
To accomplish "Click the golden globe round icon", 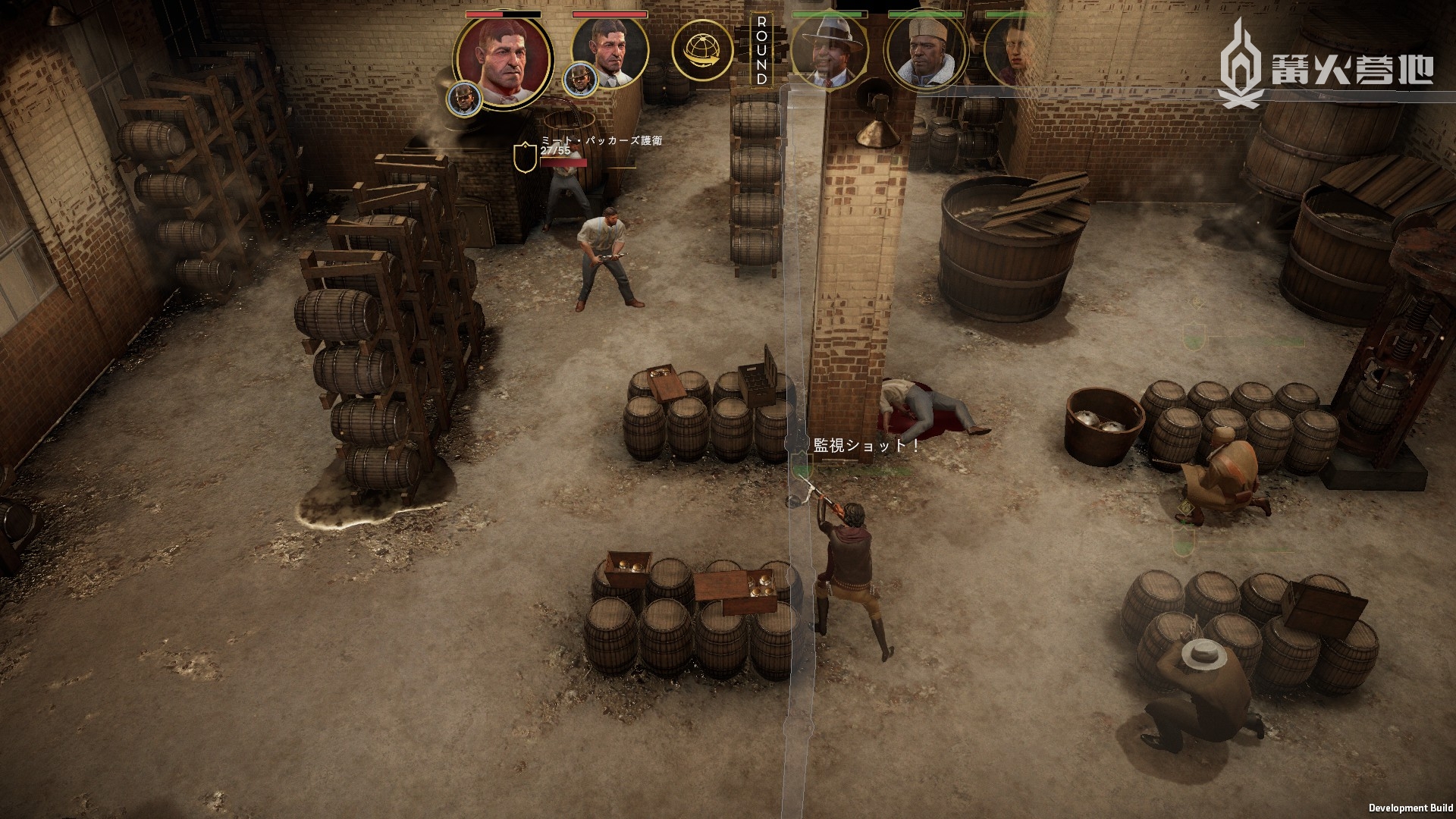I will 701,50.
